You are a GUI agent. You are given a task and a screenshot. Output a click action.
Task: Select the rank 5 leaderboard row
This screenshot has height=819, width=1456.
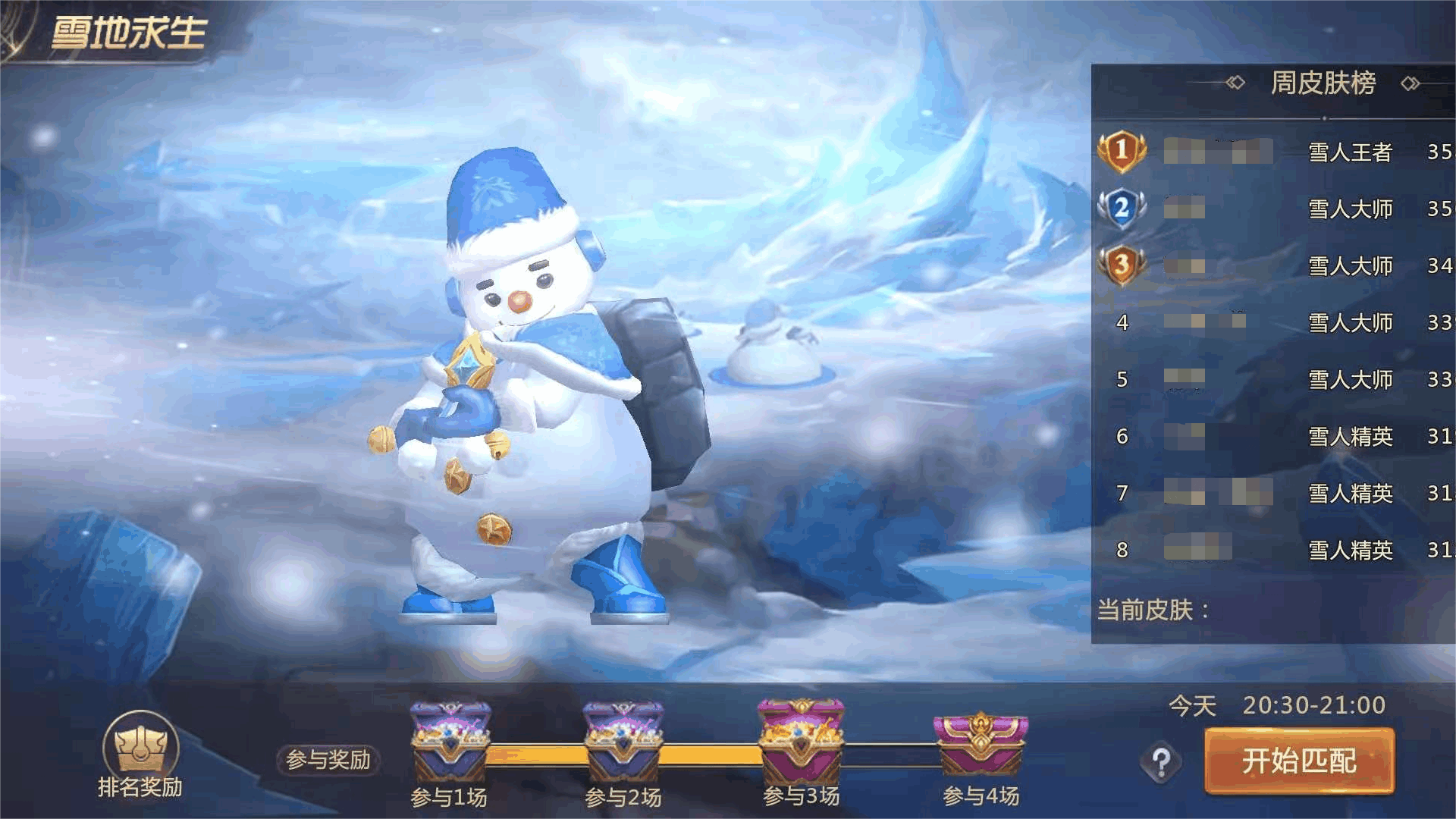tap(1274, 379)
